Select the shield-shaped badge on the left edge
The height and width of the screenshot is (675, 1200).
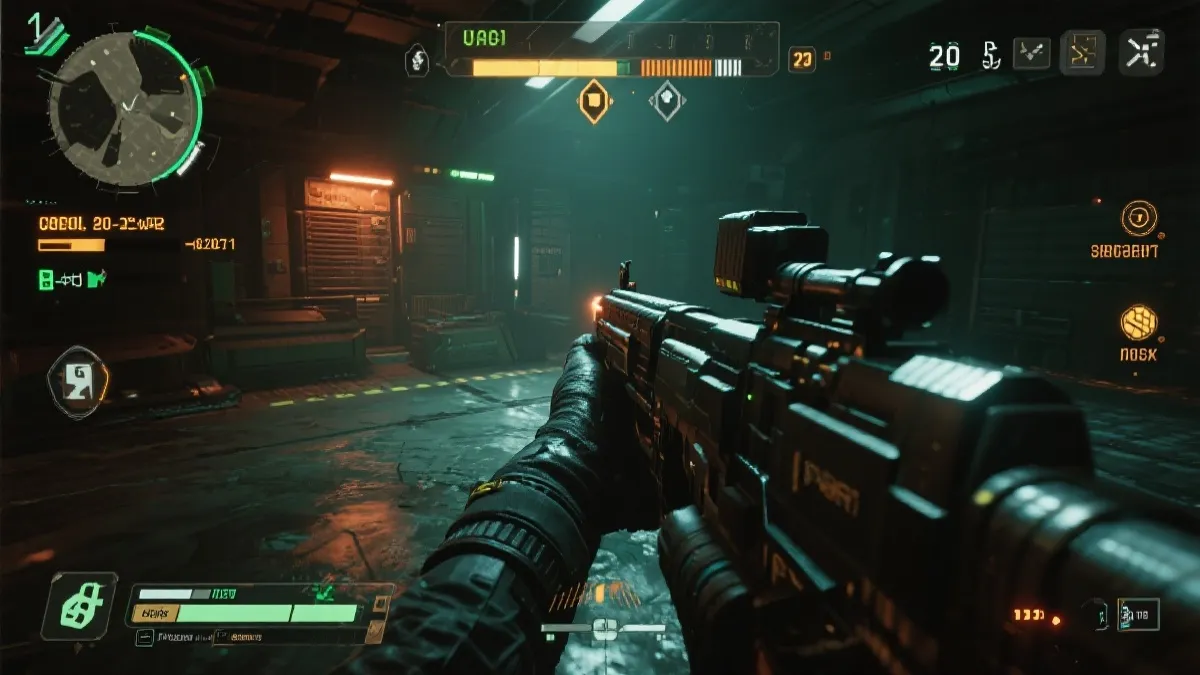tap(77, 382)
